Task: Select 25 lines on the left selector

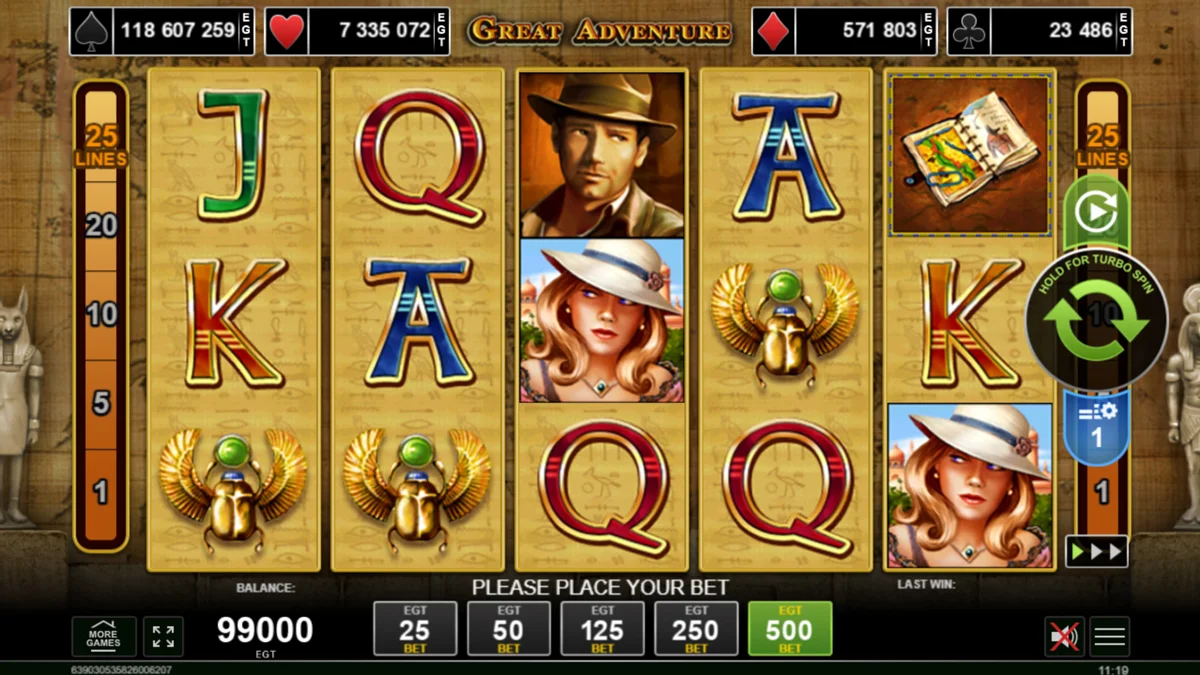Action: coord(101,145)
